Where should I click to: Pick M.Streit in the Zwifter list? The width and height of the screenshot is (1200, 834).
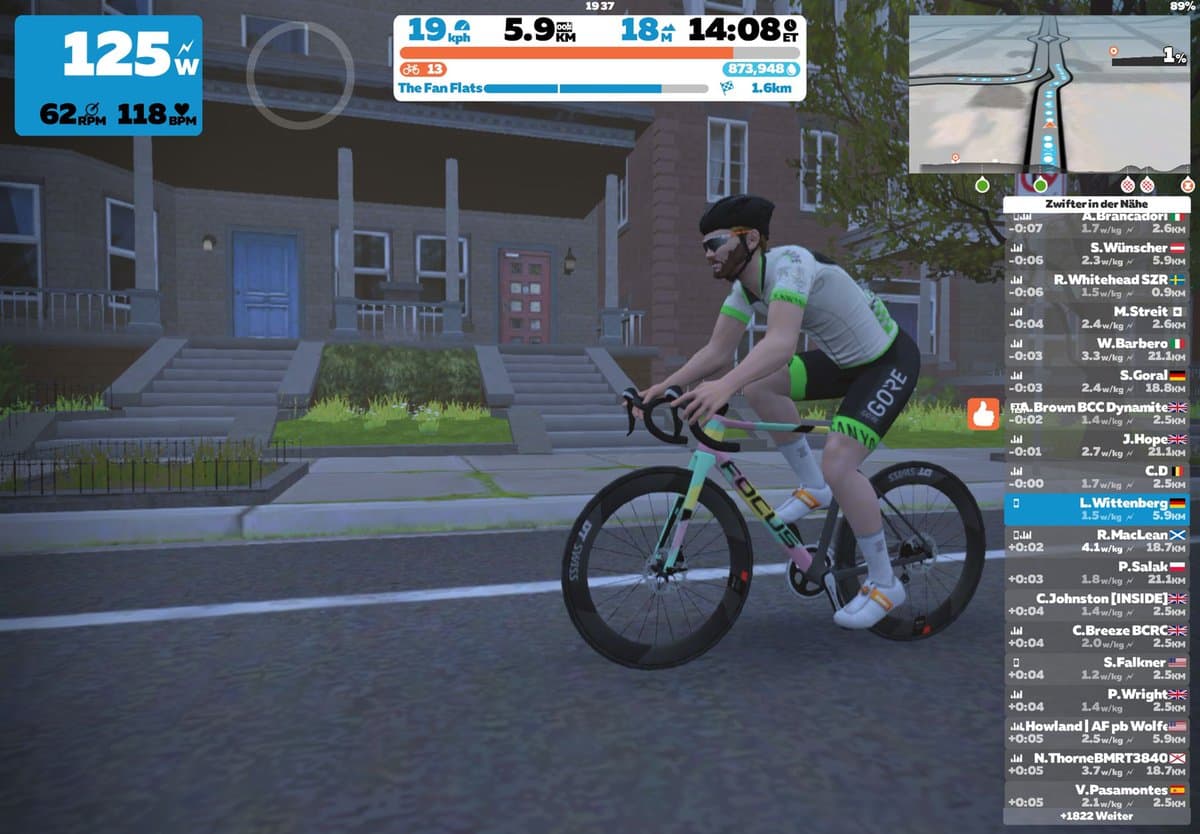coord(1099,318)
